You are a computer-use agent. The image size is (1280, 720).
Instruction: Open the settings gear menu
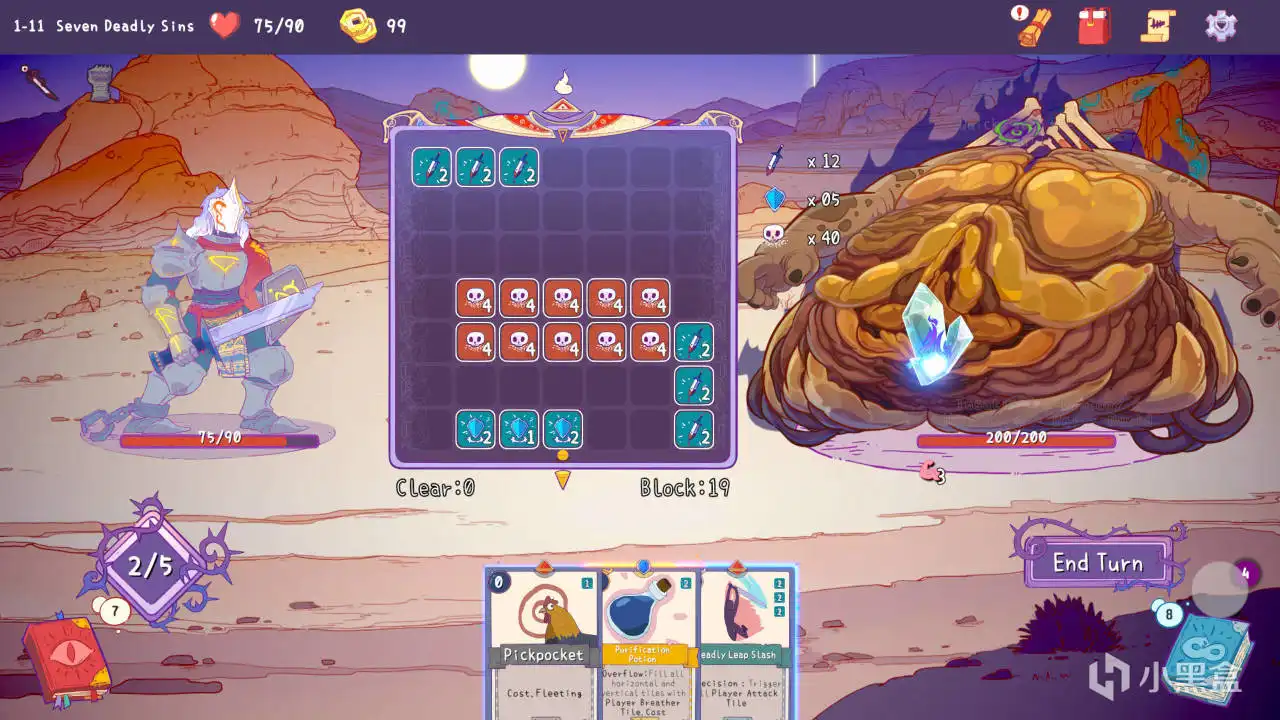click(x=1221, y=25)
